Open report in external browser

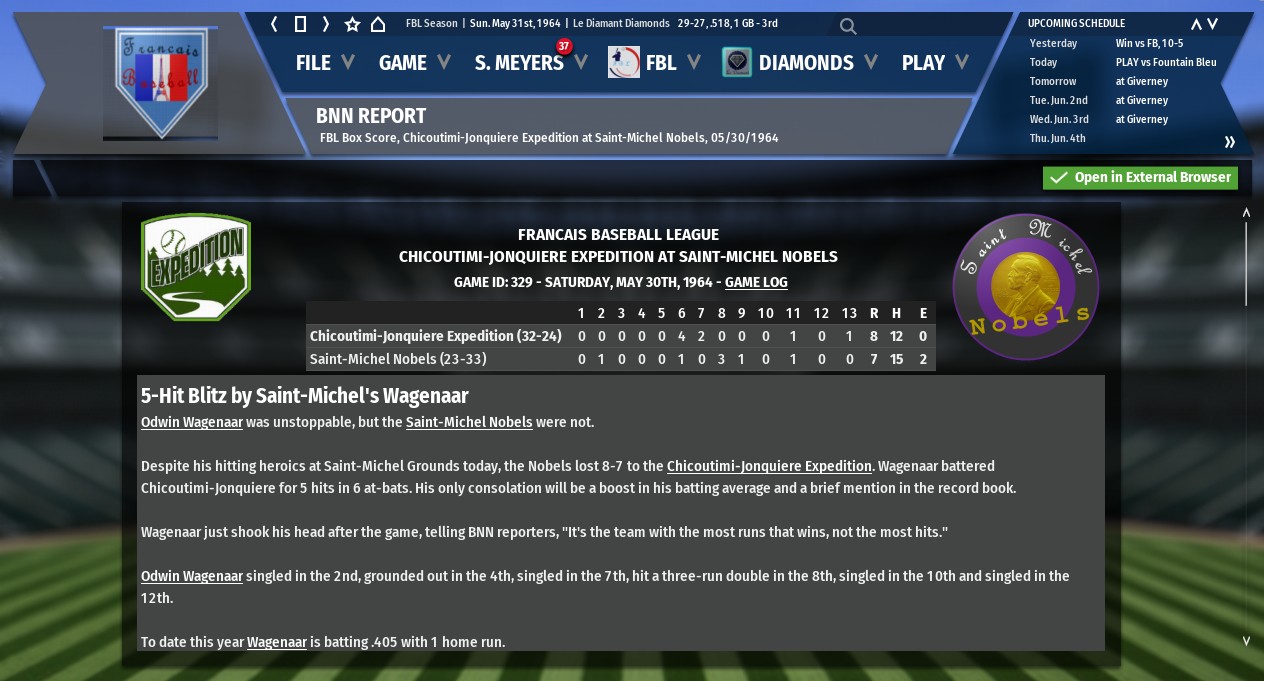pyautogui.click(x=1140, y=178)
